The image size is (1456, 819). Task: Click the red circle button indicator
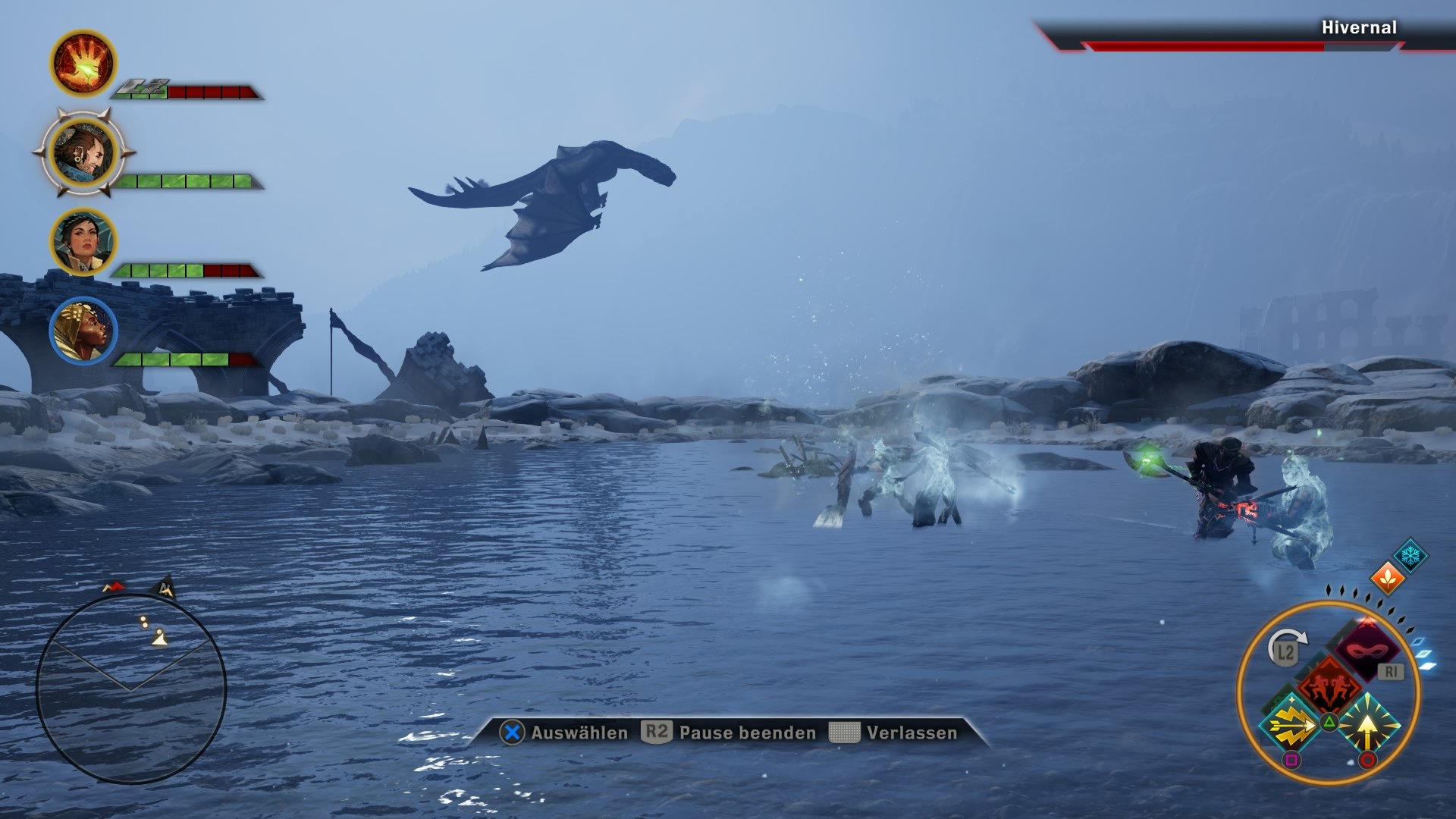[1367, 759]
